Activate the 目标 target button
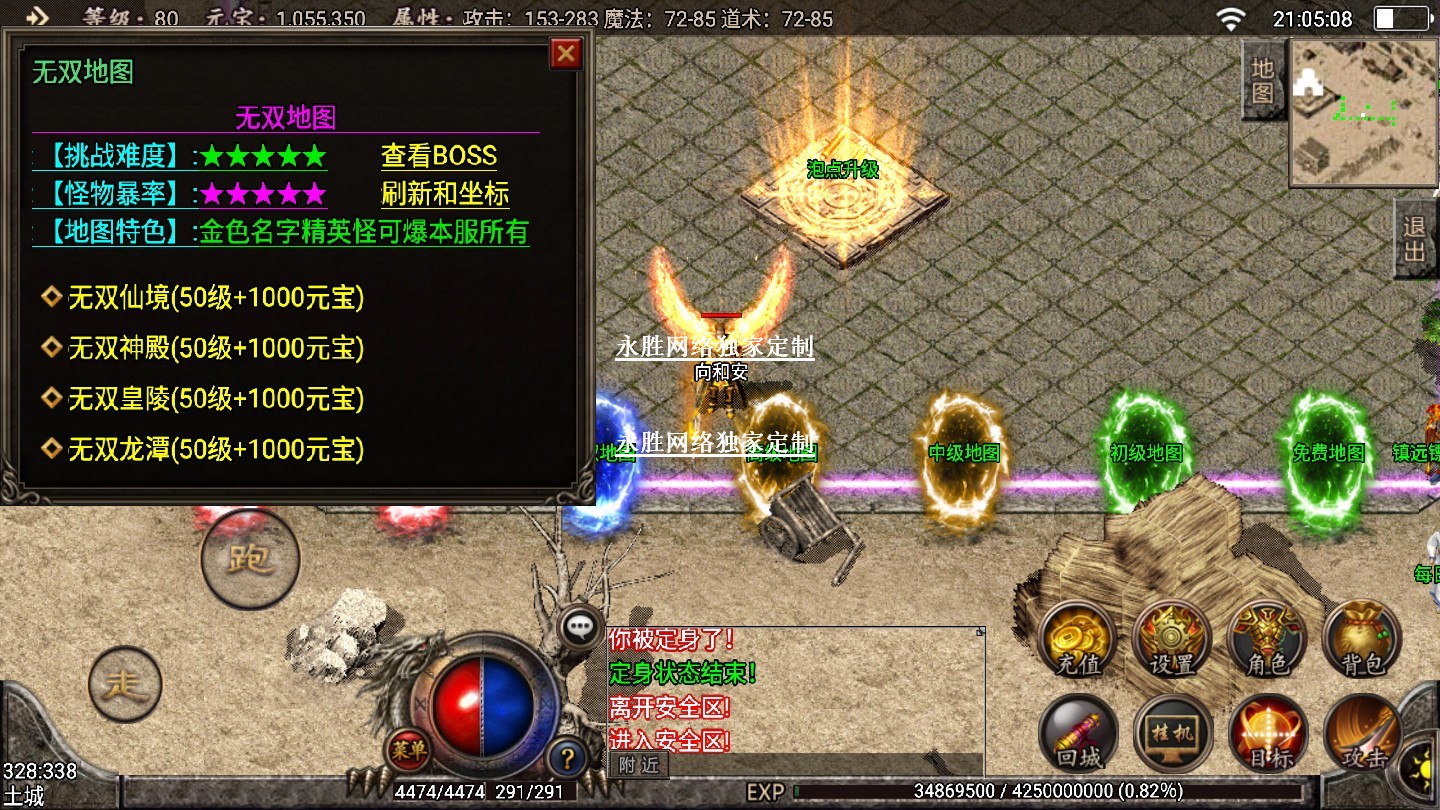This screenshot has height=810, width=1440. [1267, 733]
